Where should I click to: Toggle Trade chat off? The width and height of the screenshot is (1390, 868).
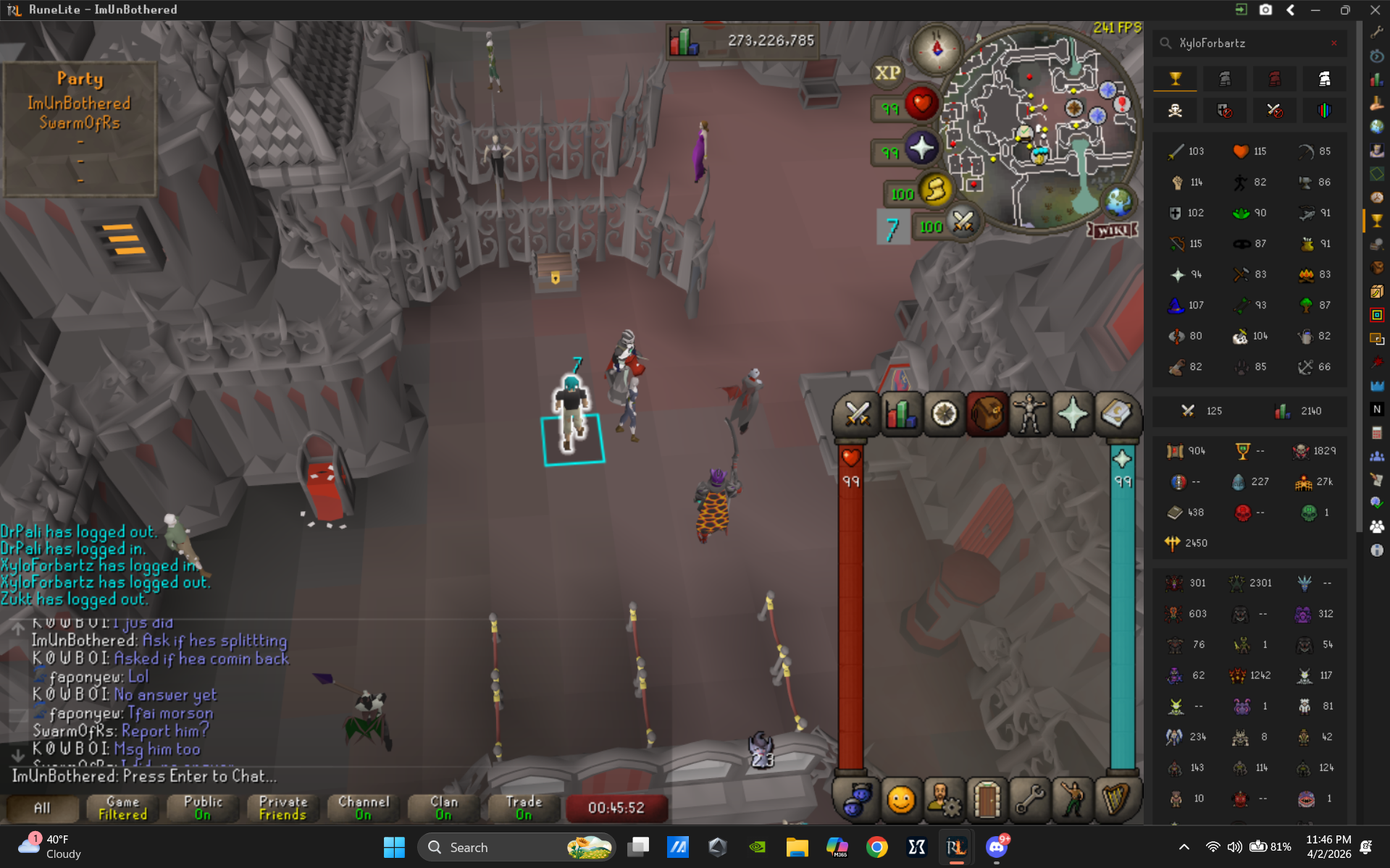pos(523,808)
